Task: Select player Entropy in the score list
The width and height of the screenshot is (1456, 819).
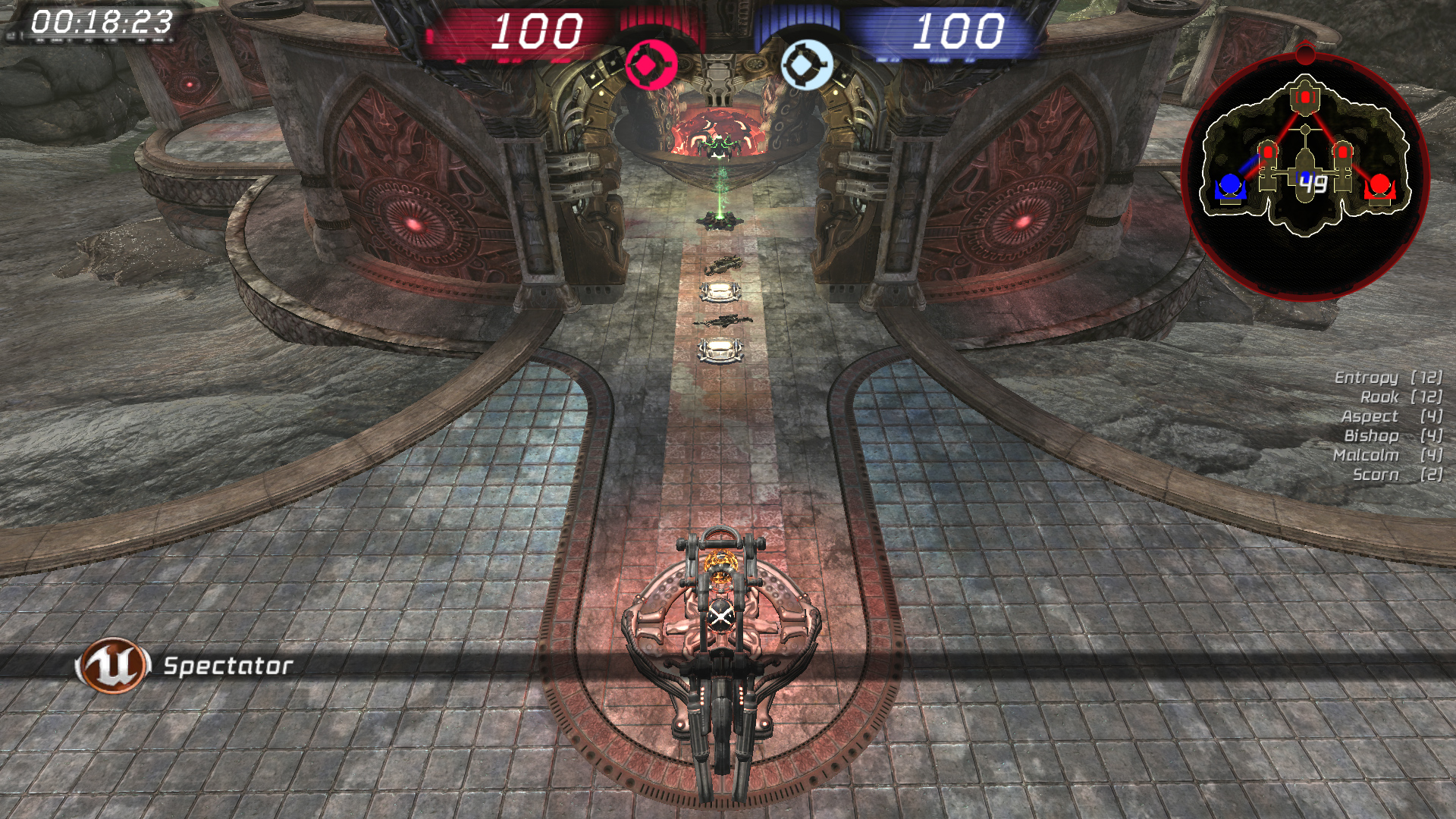Action: [x=1366, y=378]
